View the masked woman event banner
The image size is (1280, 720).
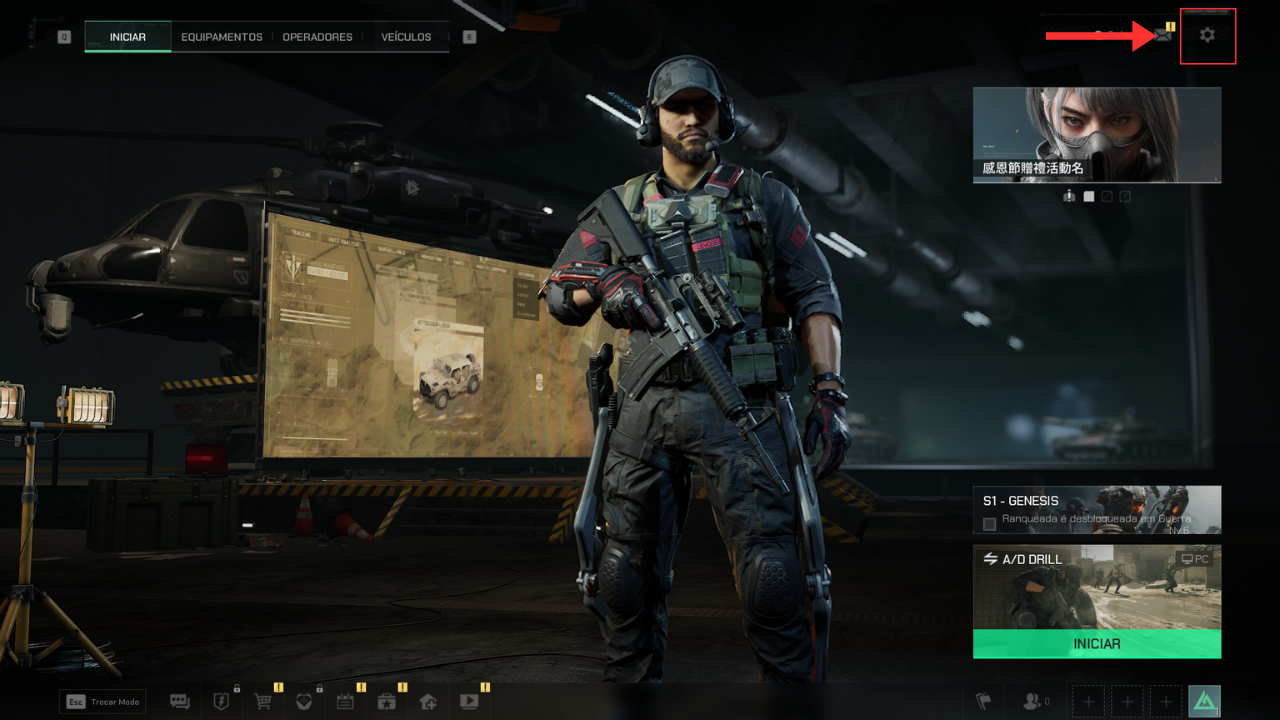[1096, 134]
